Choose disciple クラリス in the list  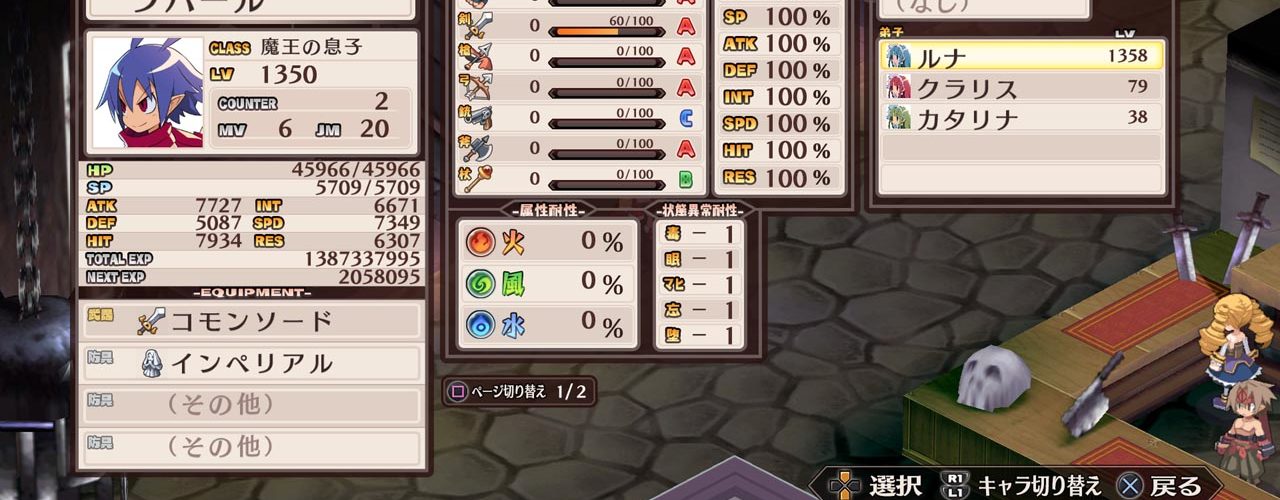tap(1021, 87)
